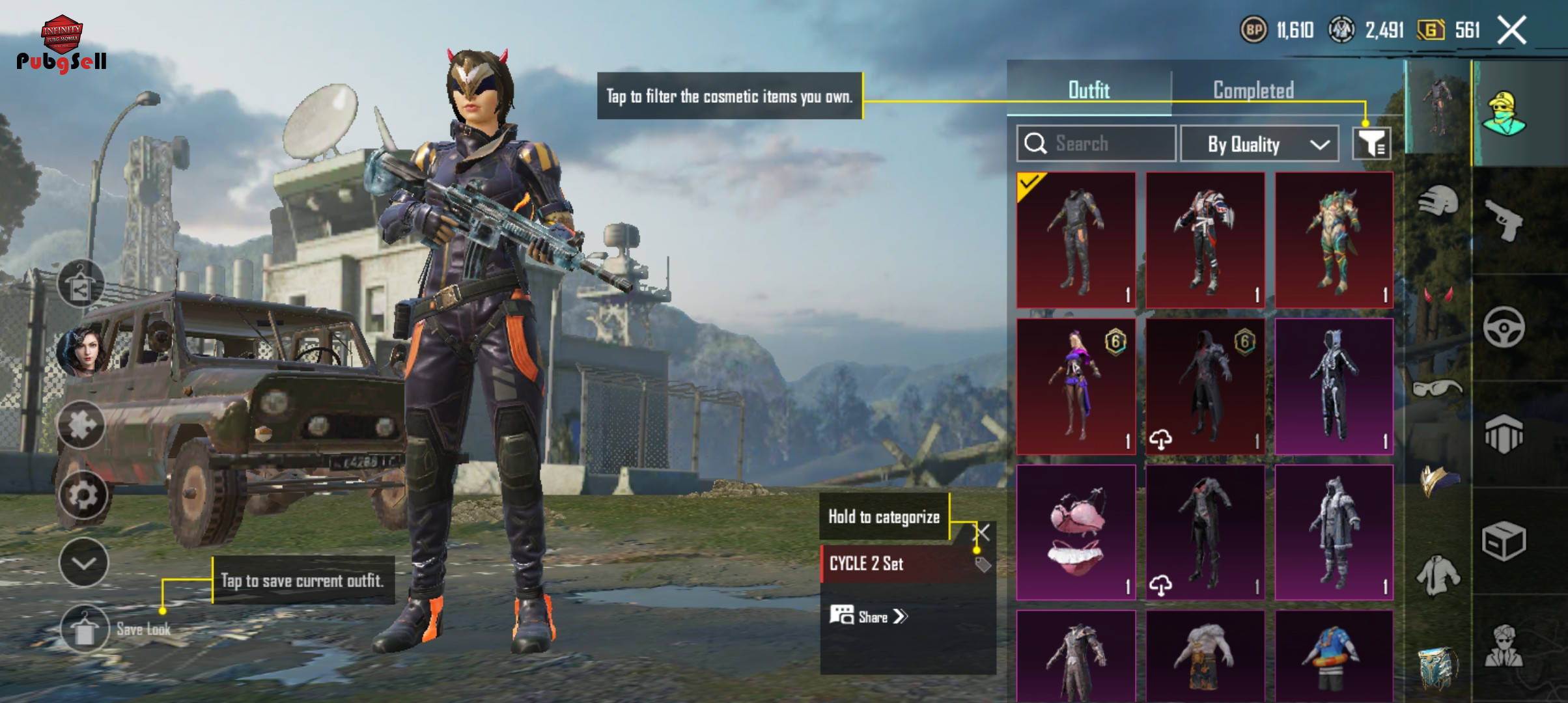Open the glasses accessory category

[x=1438, y=389]
